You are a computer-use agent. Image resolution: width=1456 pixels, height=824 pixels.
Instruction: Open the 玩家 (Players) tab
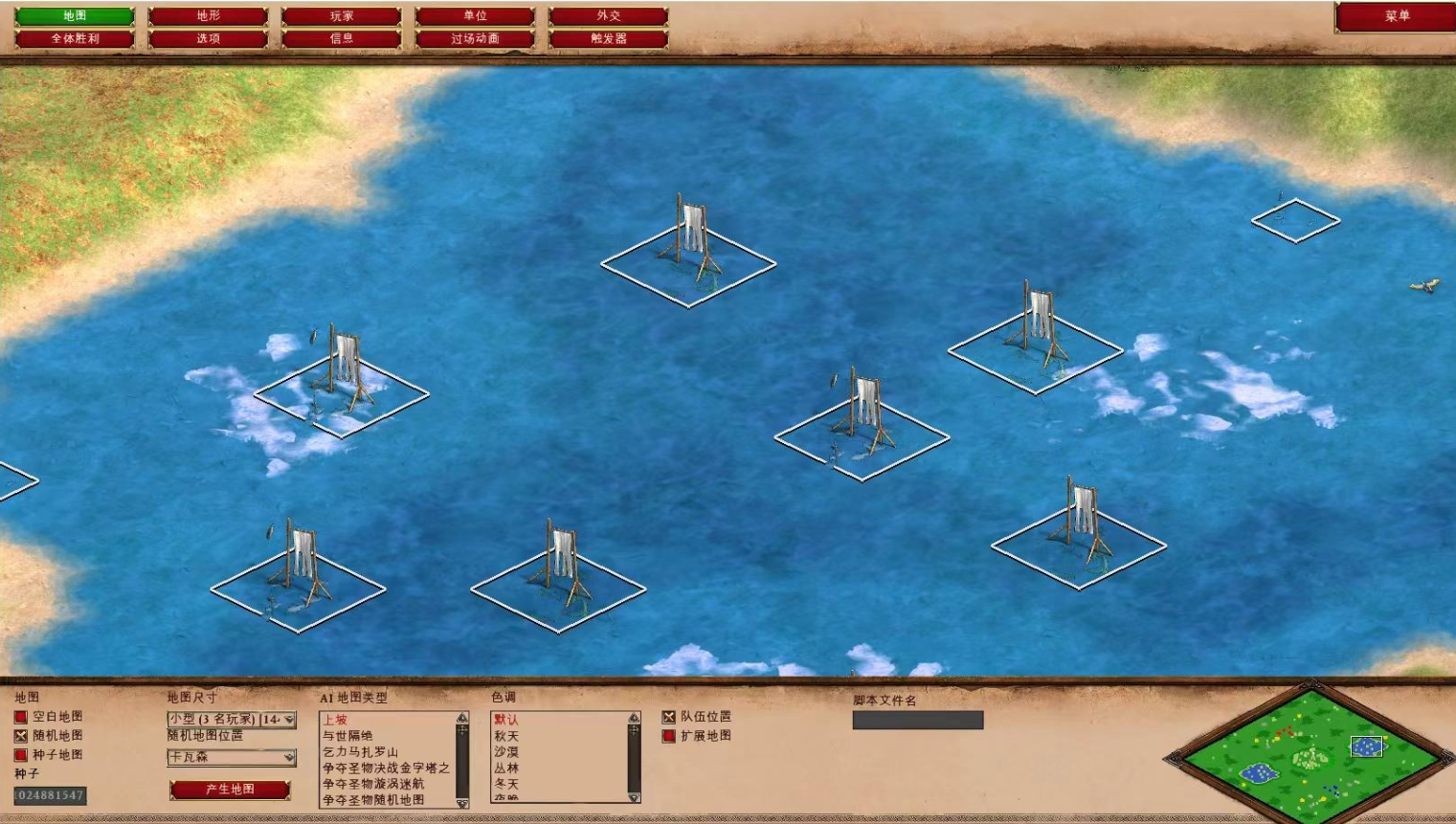tap(341, 16)
